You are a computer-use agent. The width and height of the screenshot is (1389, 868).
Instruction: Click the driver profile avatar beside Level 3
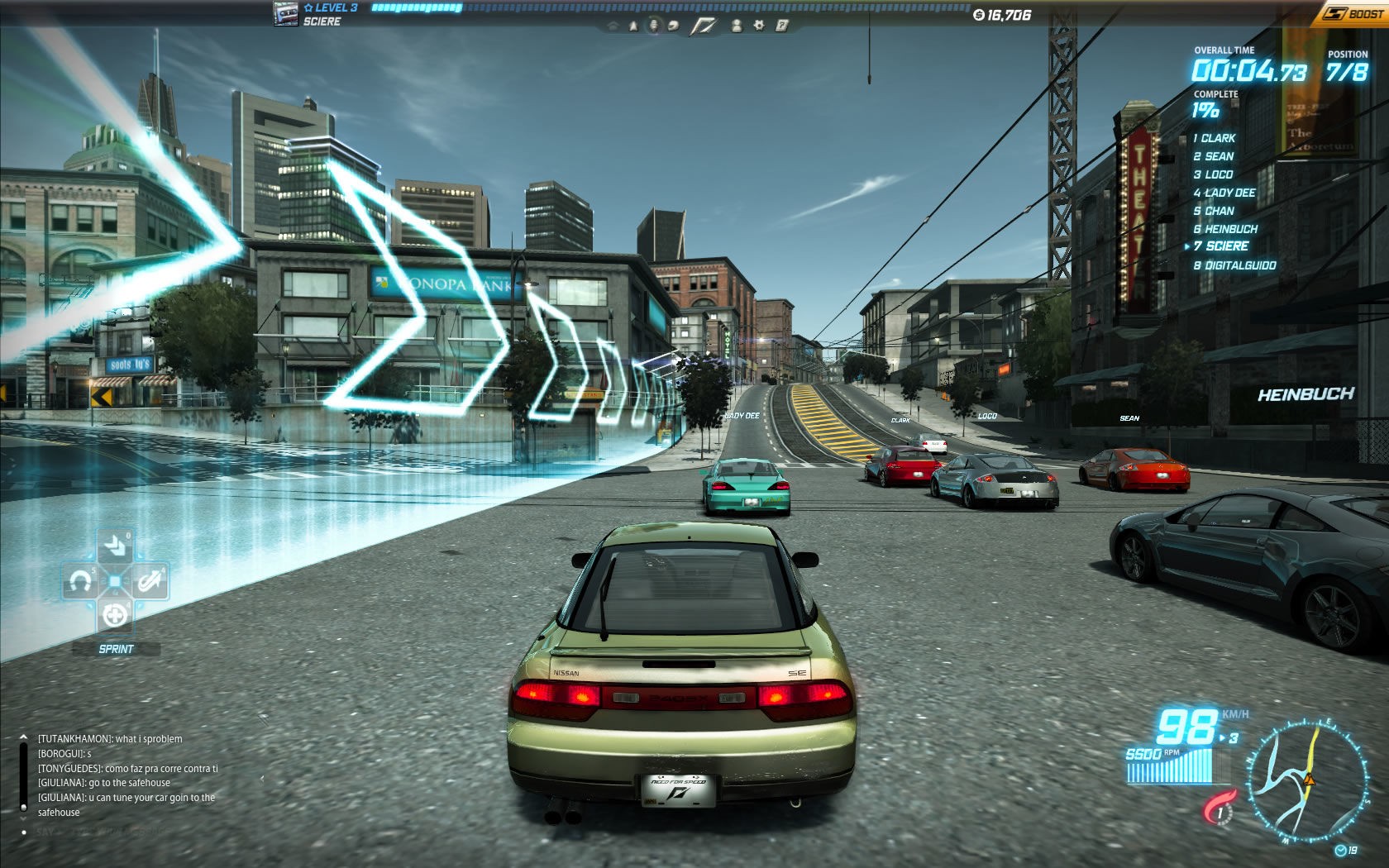click(286, 14)
